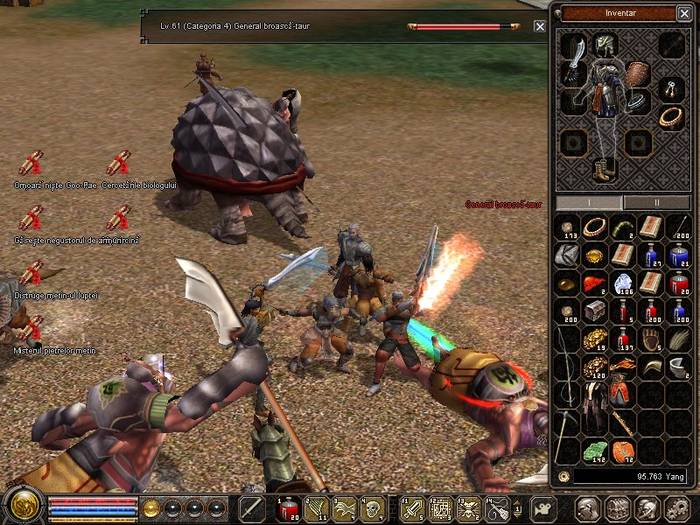Open the Găsește negustorul de armuri quest
Viewport: 700px width, 525px height.
tap(30, 218)
